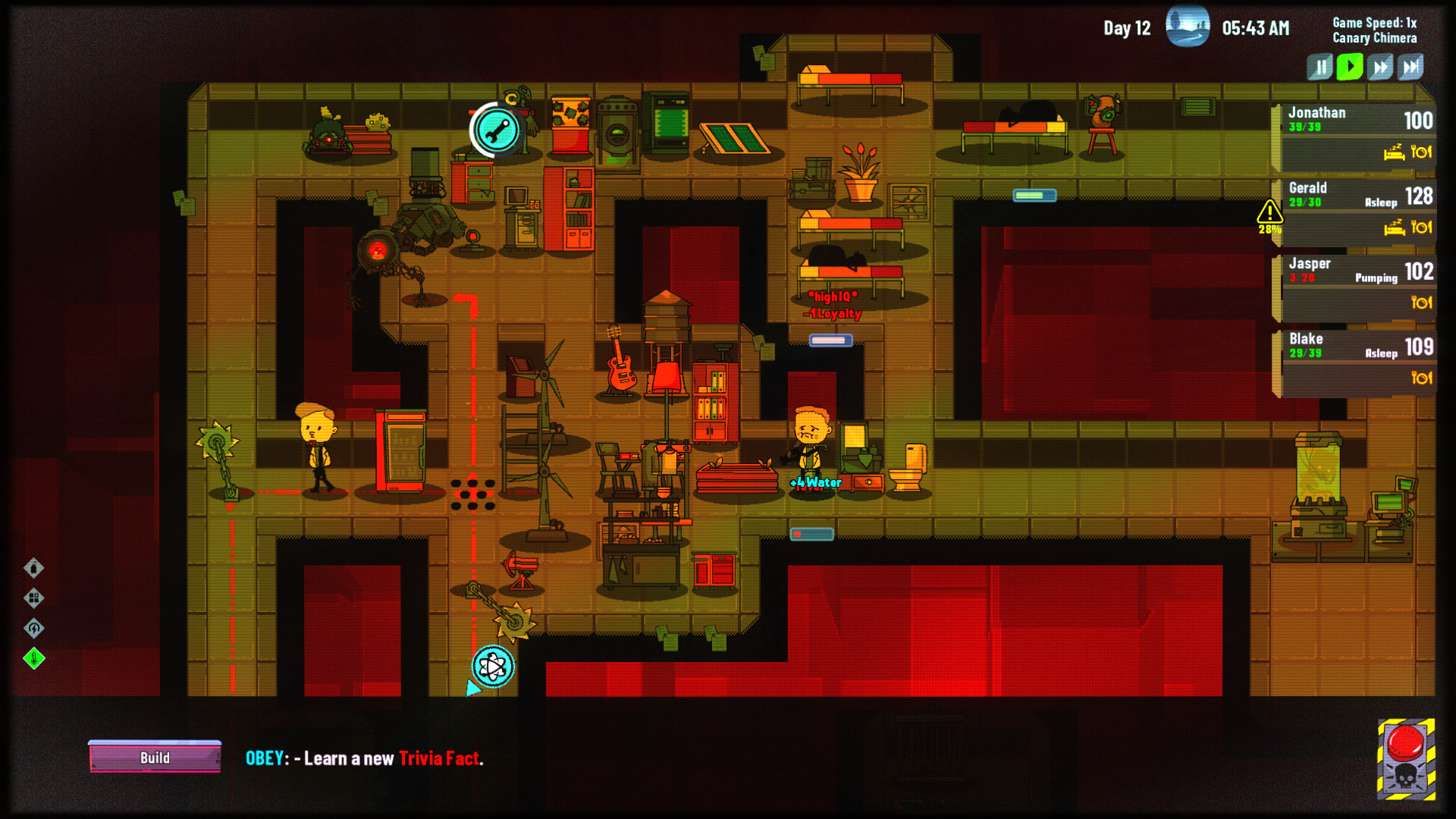Toggle the tag icon overlay
1456x819 pixels.
point(34,568)
